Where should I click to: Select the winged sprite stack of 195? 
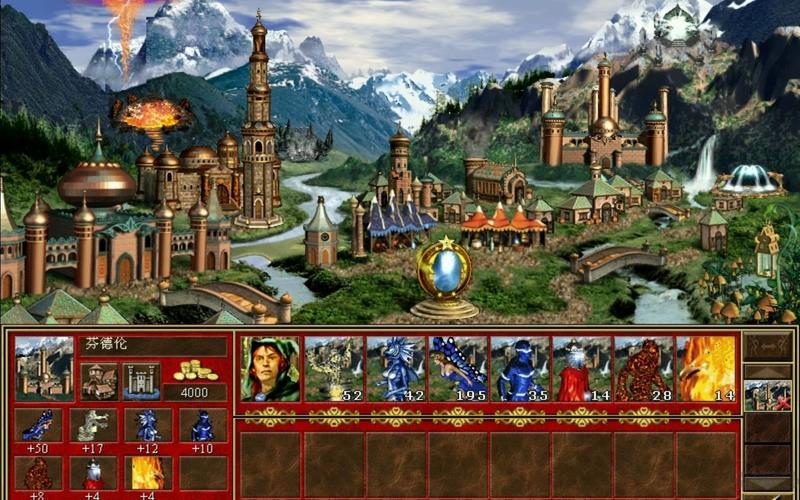click(458, 368)
